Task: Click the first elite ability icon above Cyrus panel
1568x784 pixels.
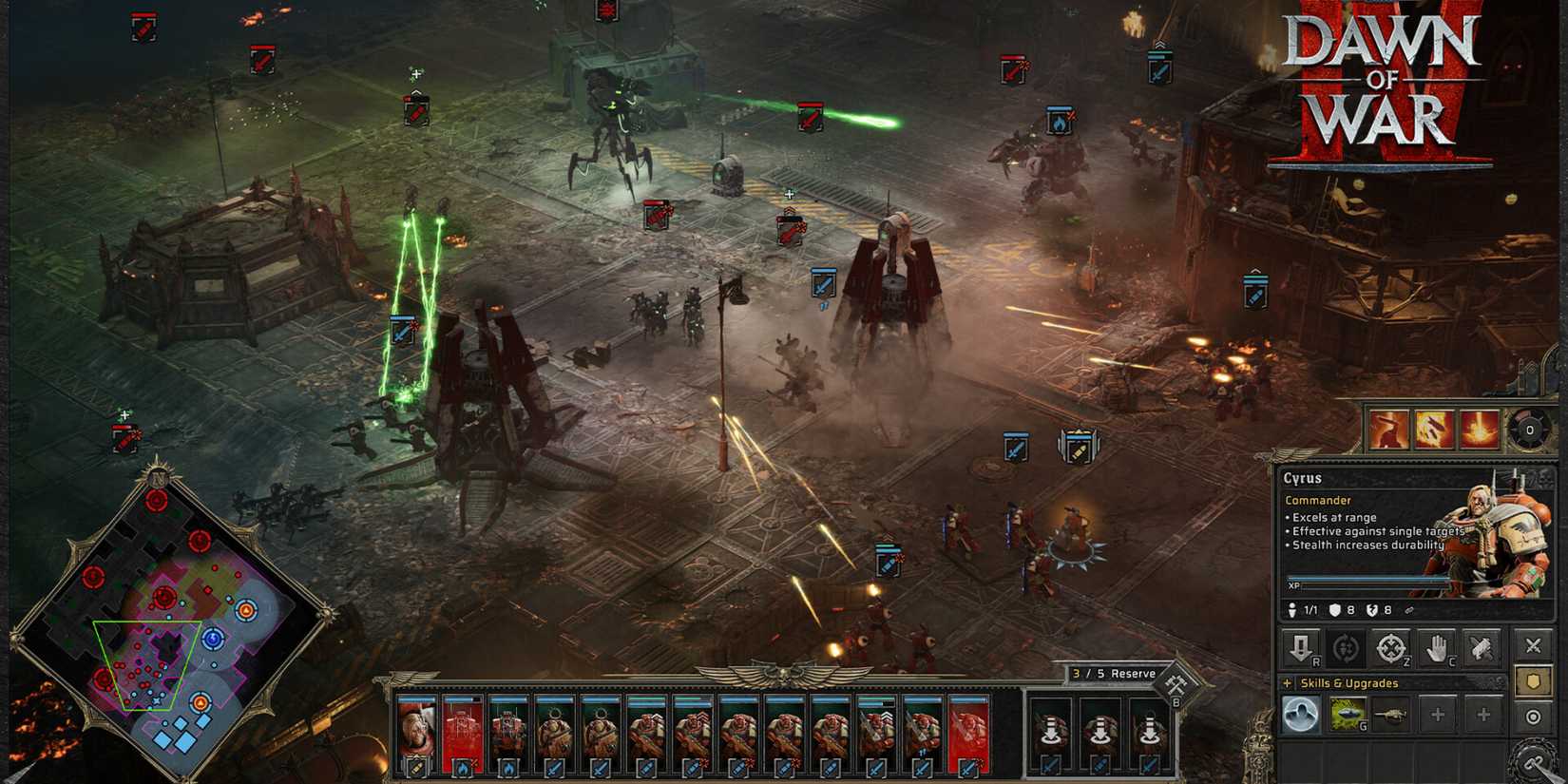Action: [1388, 428]
